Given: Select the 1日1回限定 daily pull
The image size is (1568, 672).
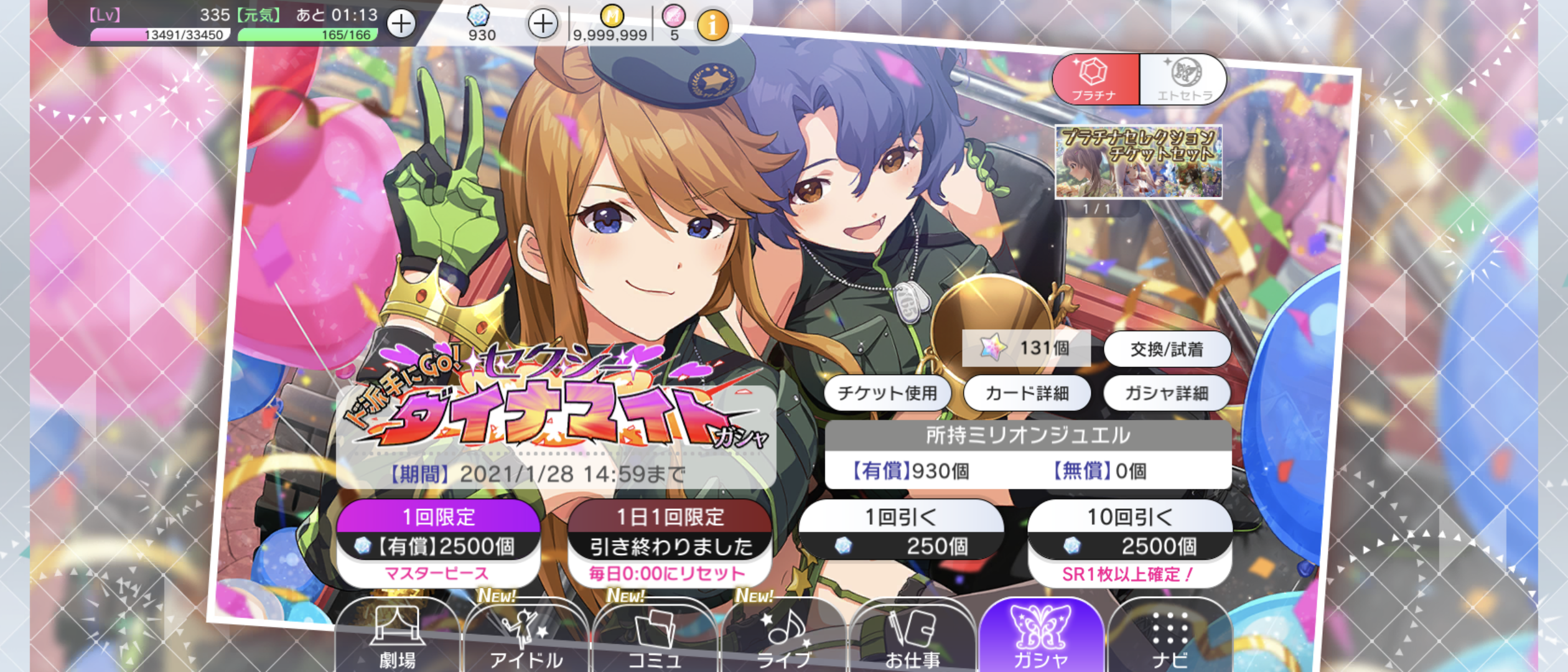Looking at the screenshot, I should point(670,541).
